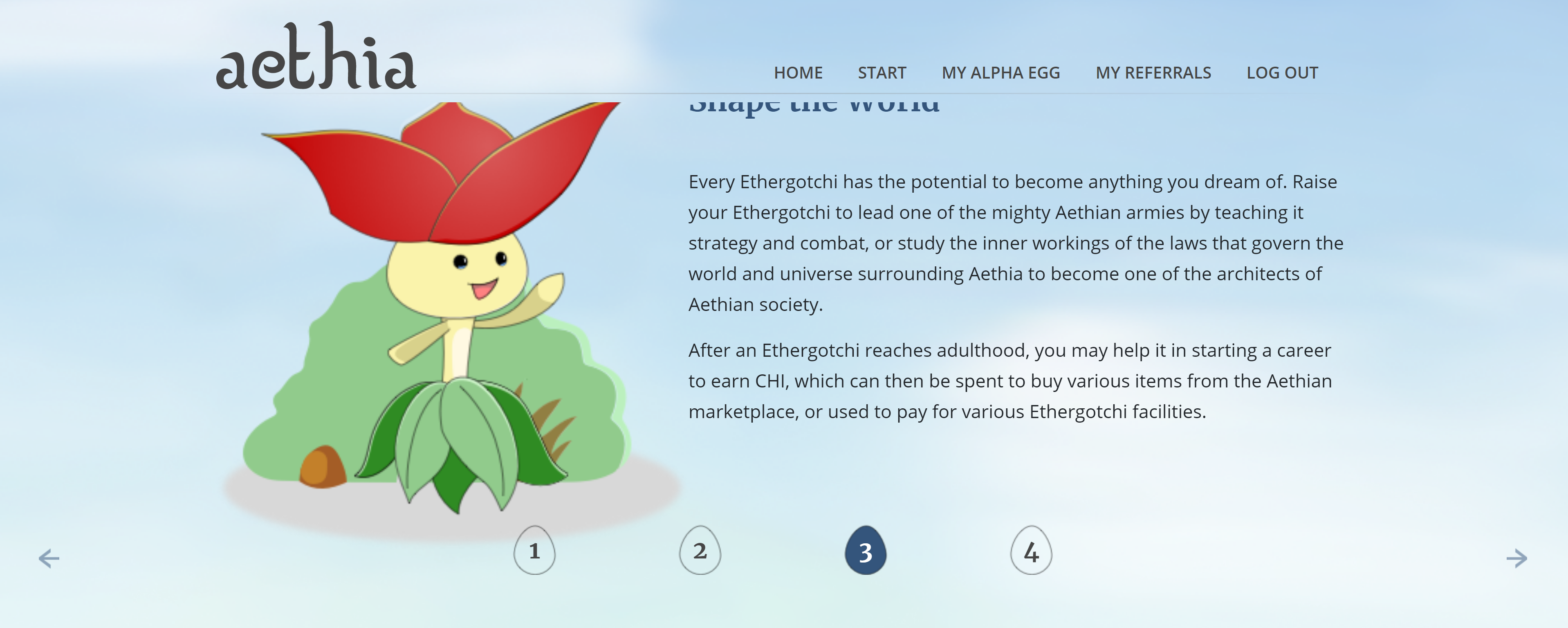Screen dimensions: 1568x628
Task: Go to the HOME page
Action: [x=798, y=73]
